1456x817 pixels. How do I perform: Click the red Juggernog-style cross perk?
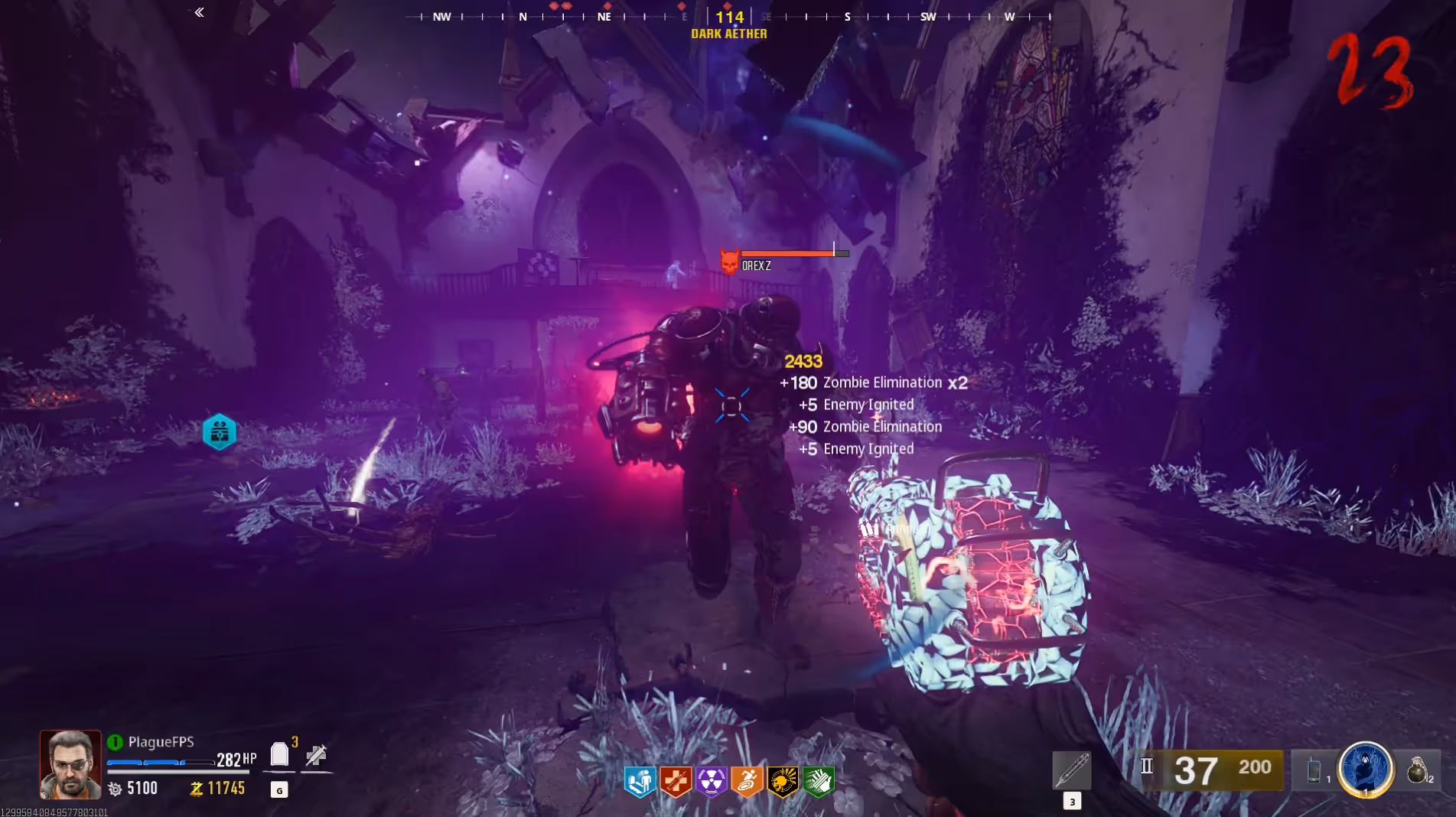click(x=676, y=781)
